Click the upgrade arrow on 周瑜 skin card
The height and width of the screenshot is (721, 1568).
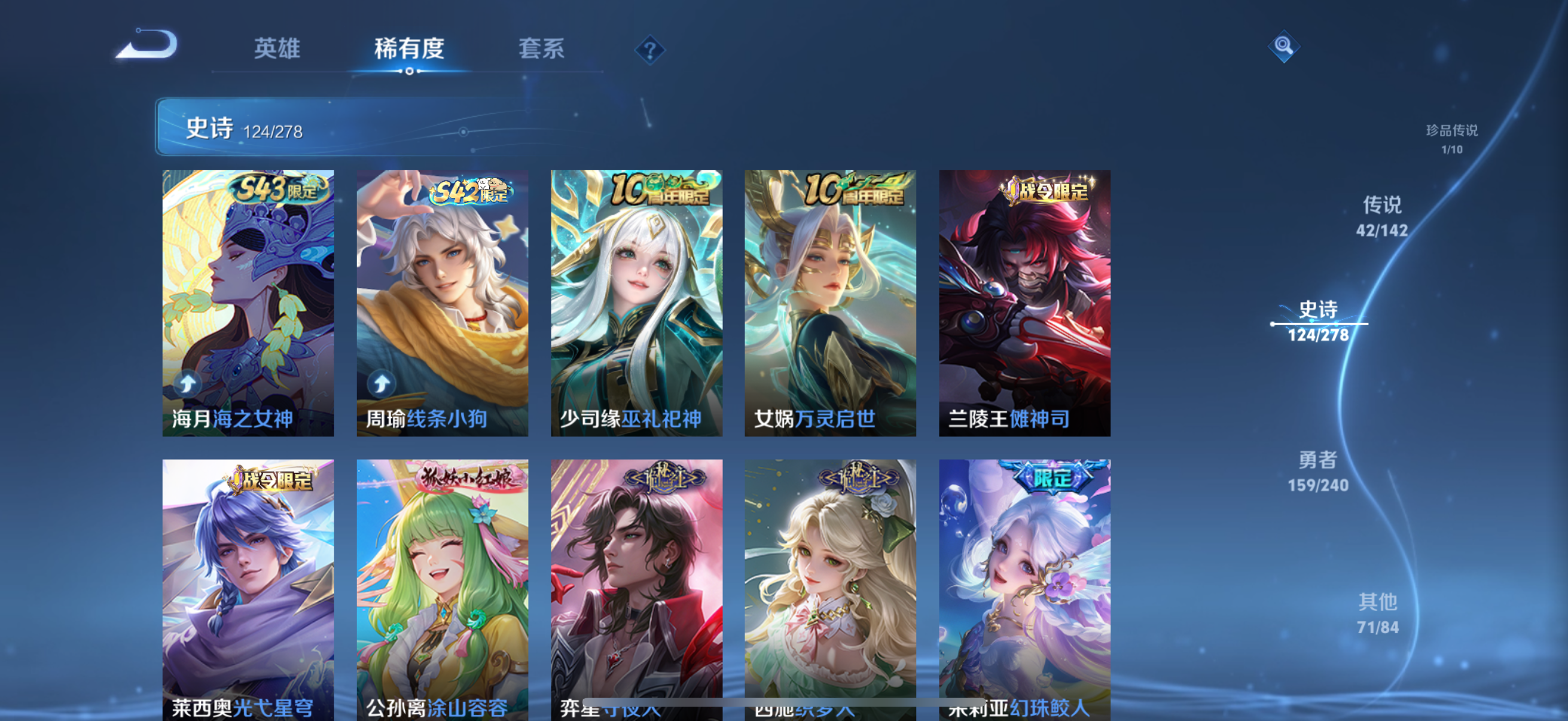point(380,383)
